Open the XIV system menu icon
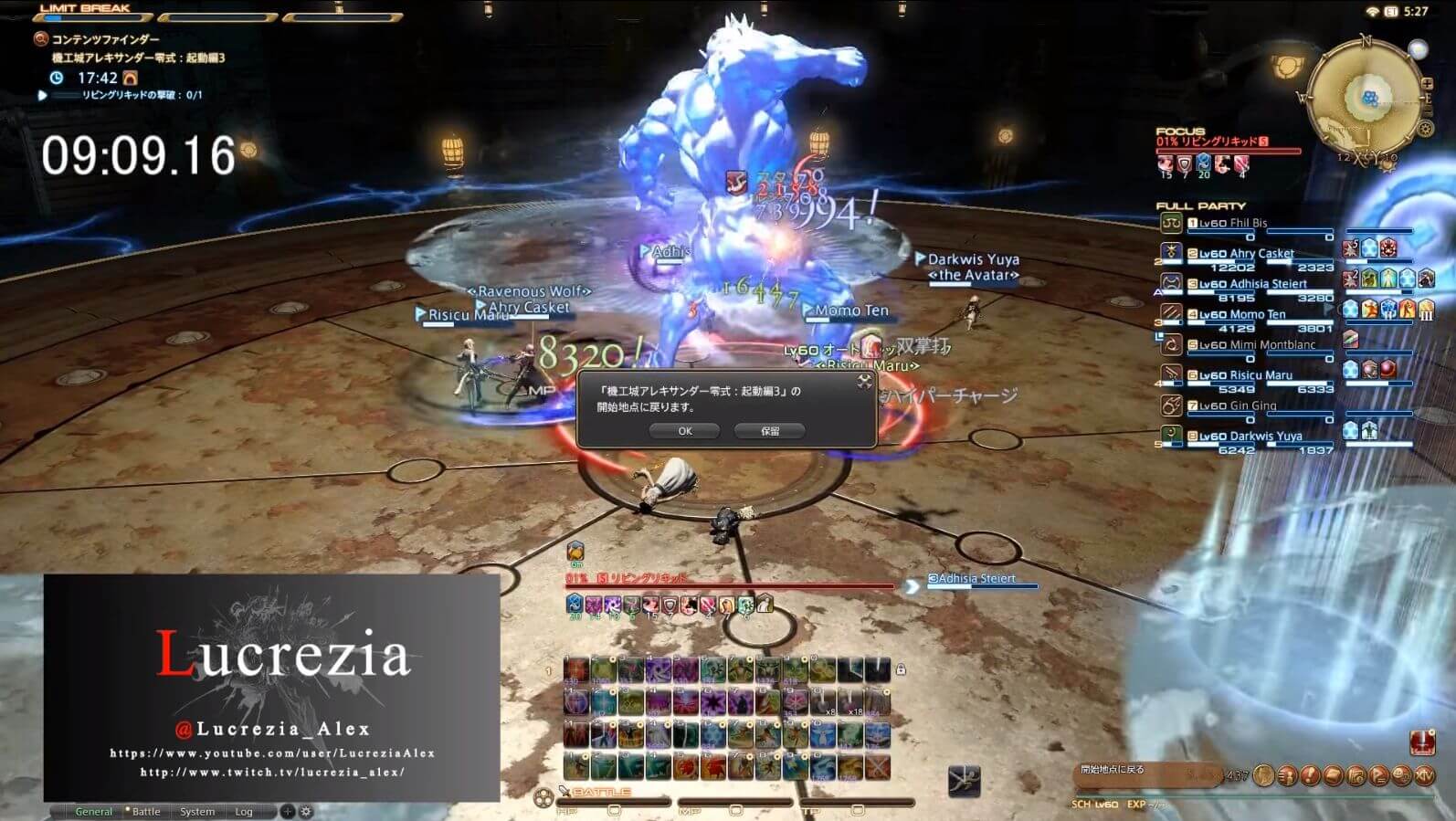Screen dimensions: 1456x821 click(1425, 775)
